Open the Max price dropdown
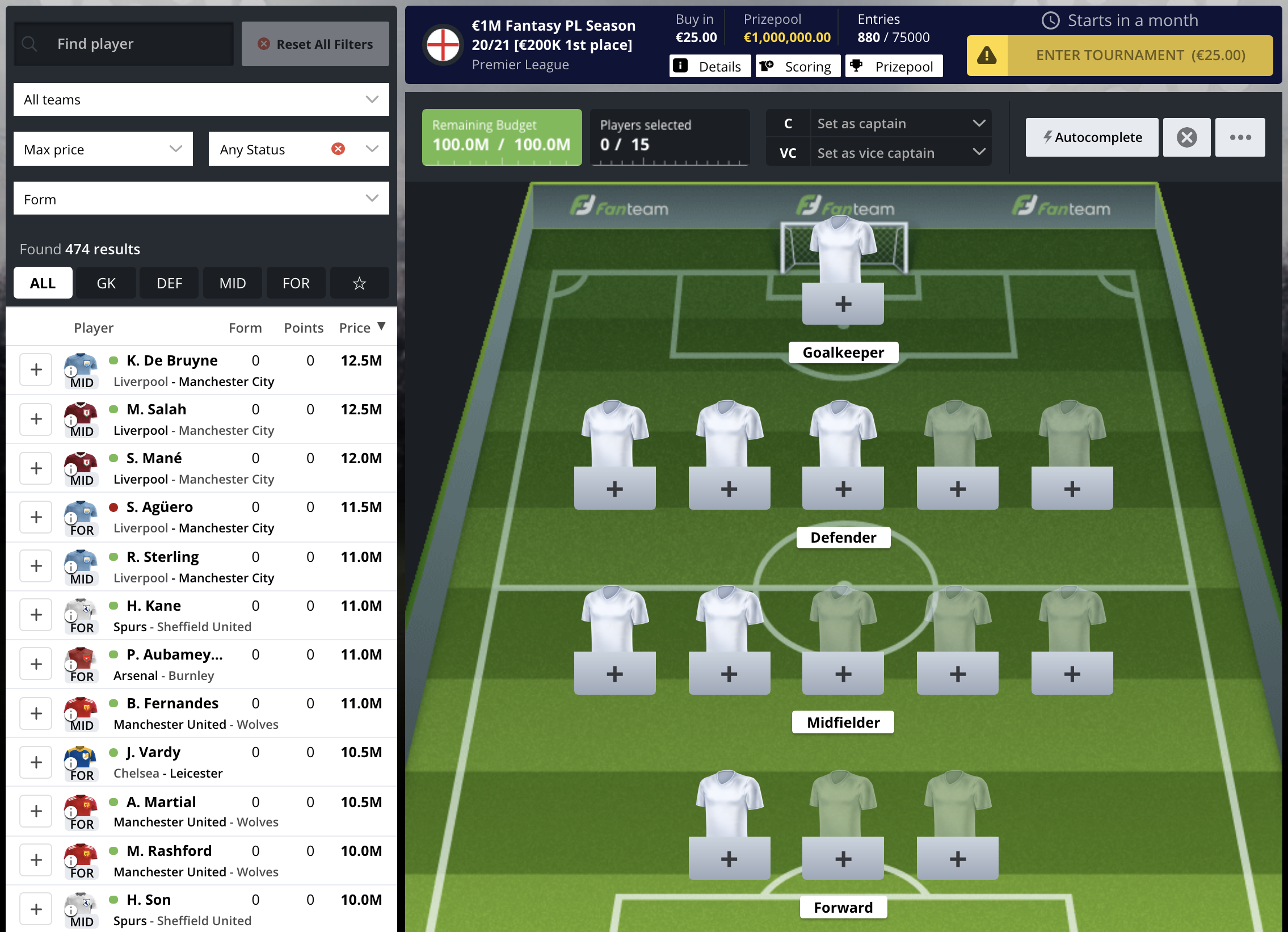The image size is (1288, 932). tap(103, 149)
